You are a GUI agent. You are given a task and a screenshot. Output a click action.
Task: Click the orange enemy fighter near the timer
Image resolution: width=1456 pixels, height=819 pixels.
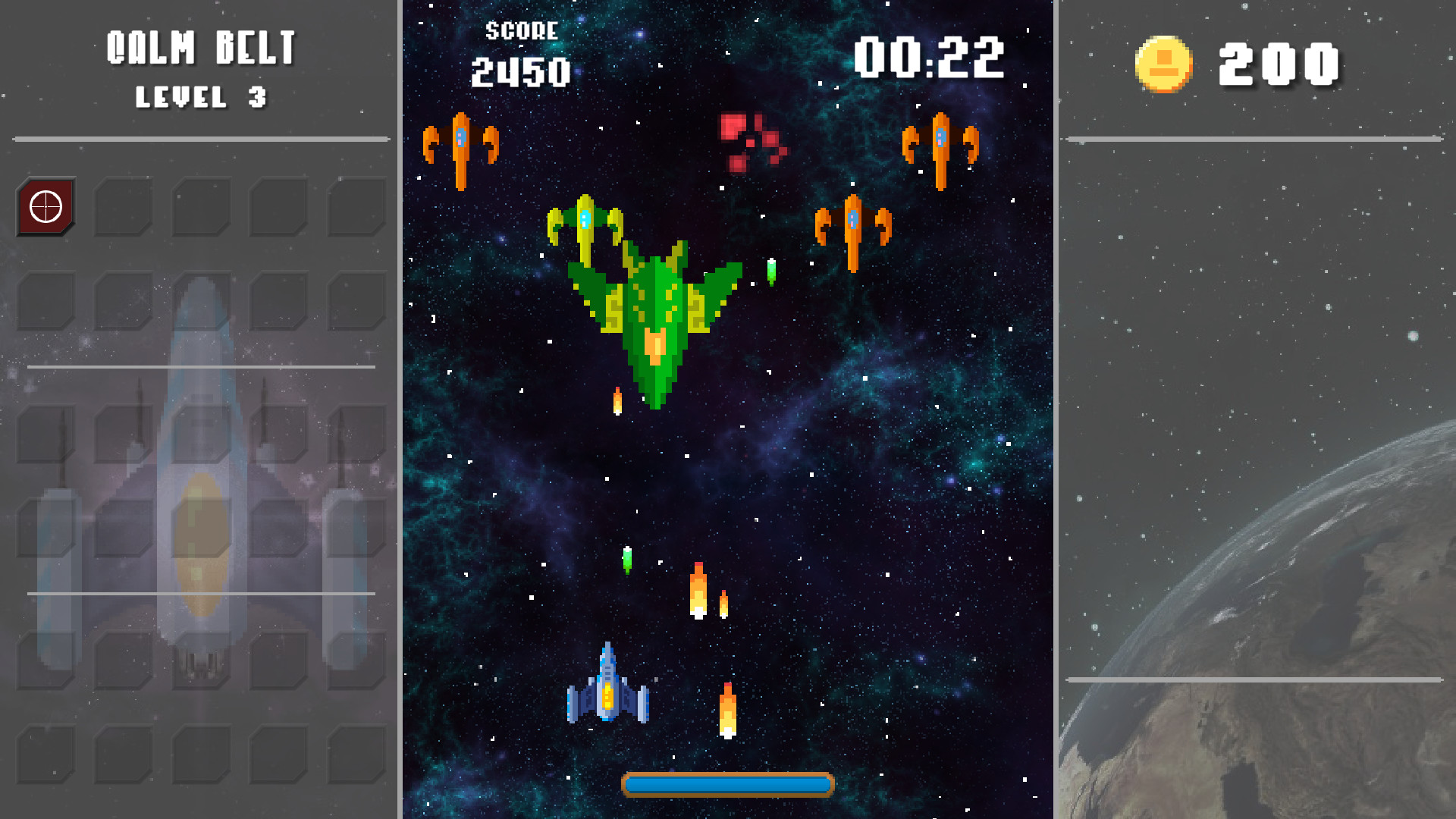pos(940,146)
